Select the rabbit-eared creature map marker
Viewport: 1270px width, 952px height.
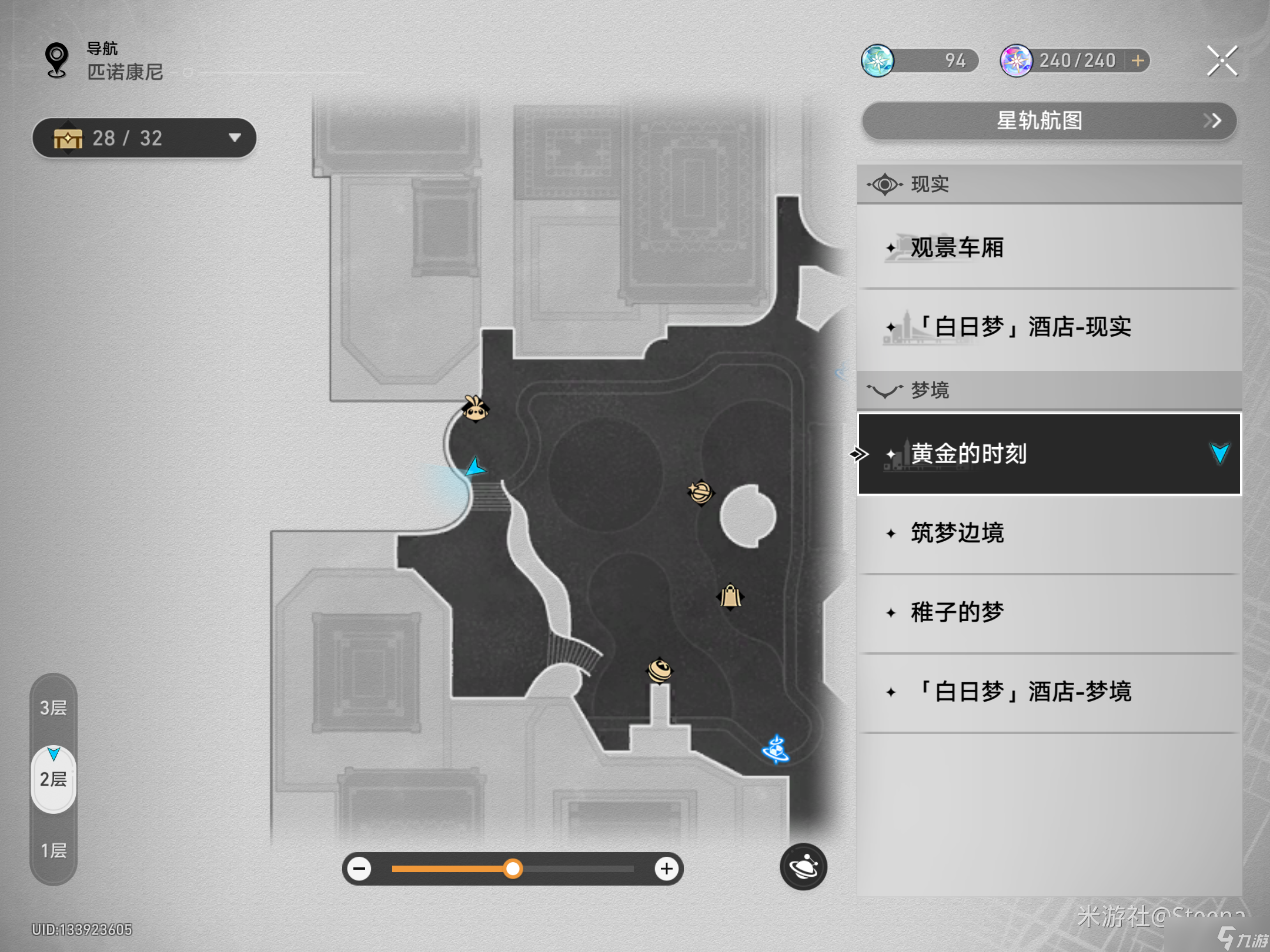pos(474,409)
